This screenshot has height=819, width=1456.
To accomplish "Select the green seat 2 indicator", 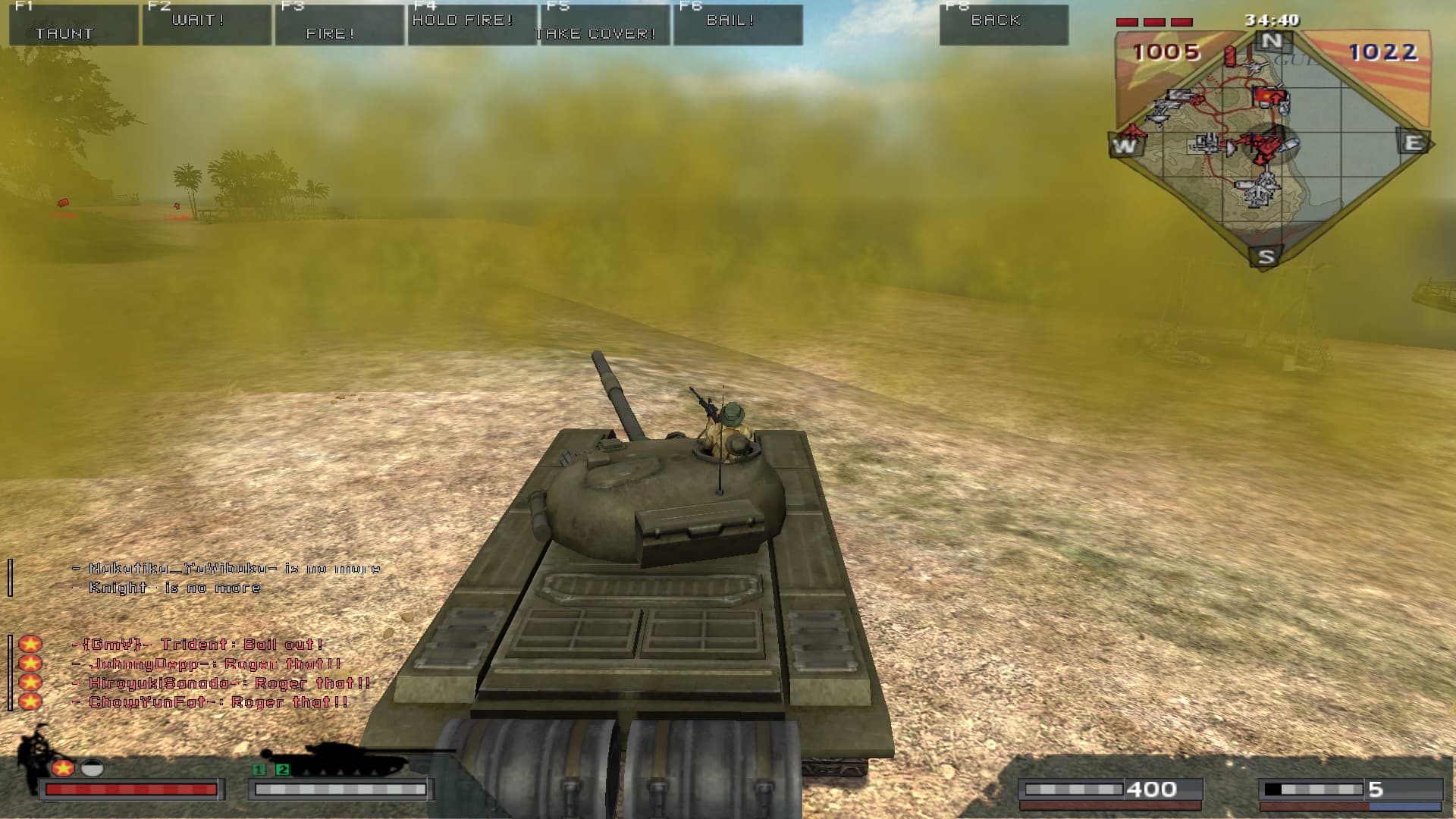I will coord(283,770).
